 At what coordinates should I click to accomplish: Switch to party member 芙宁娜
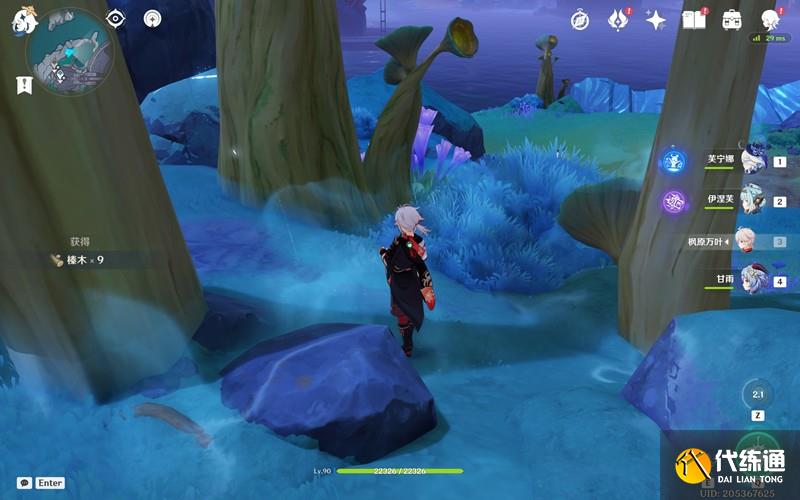tap(752, 160)
